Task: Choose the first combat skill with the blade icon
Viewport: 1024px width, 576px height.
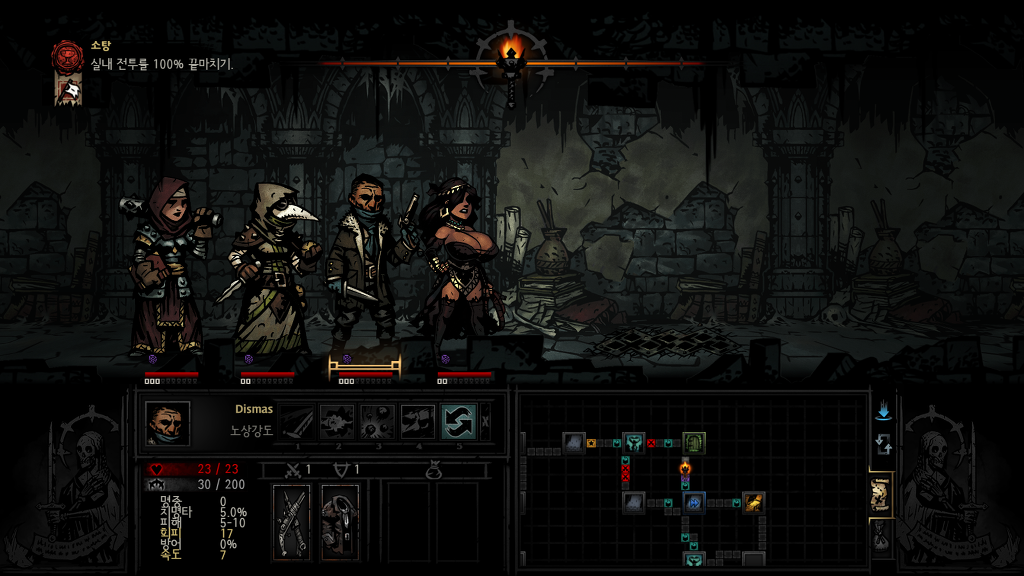Action: (x=296, y=422)
